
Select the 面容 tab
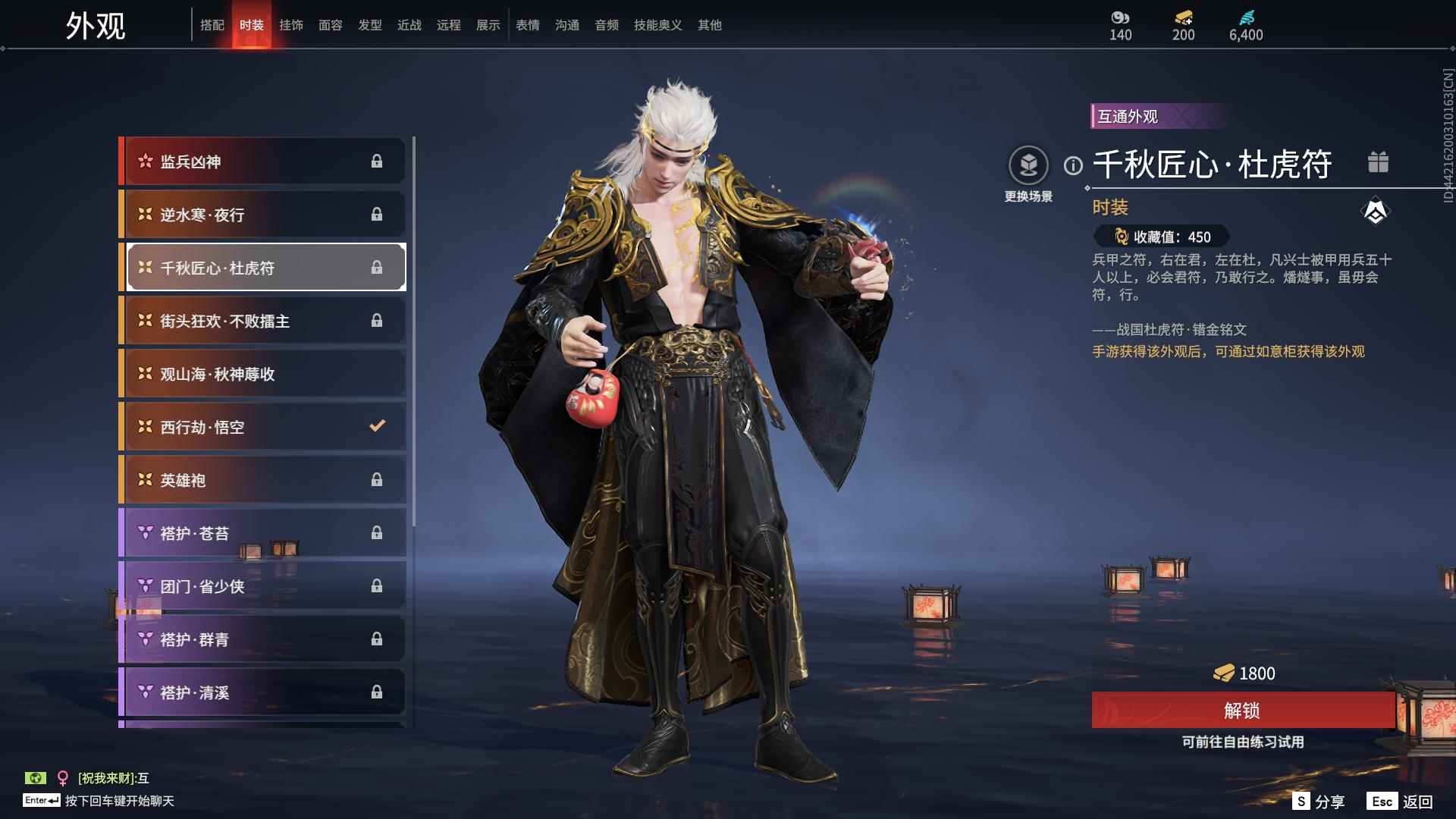330,25
